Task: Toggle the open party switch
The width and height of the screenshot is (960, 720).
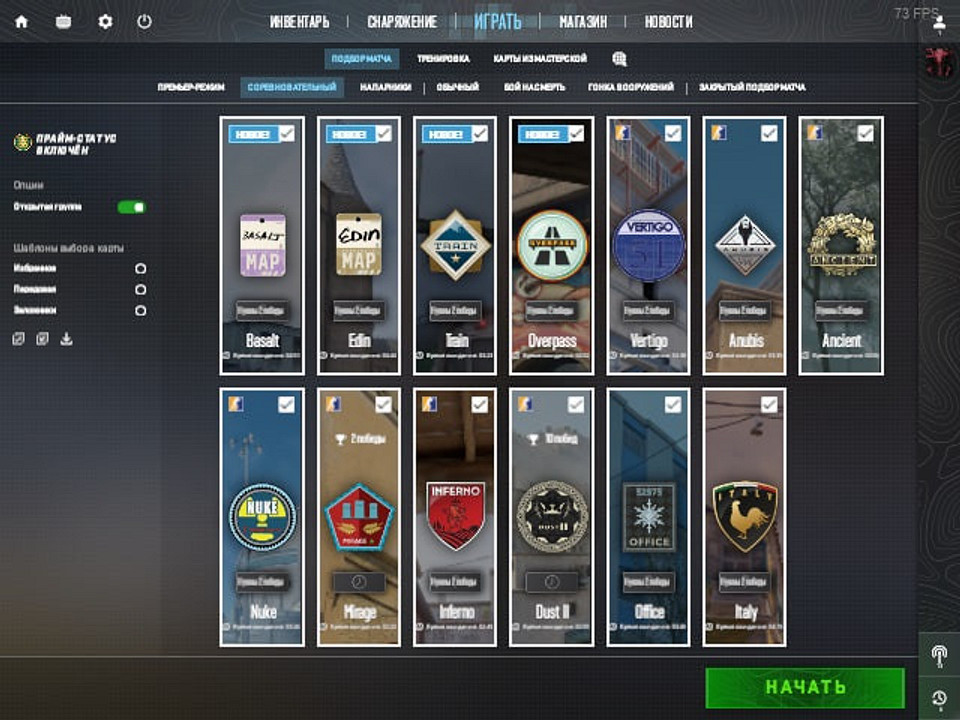Action: tap(131, 207)
